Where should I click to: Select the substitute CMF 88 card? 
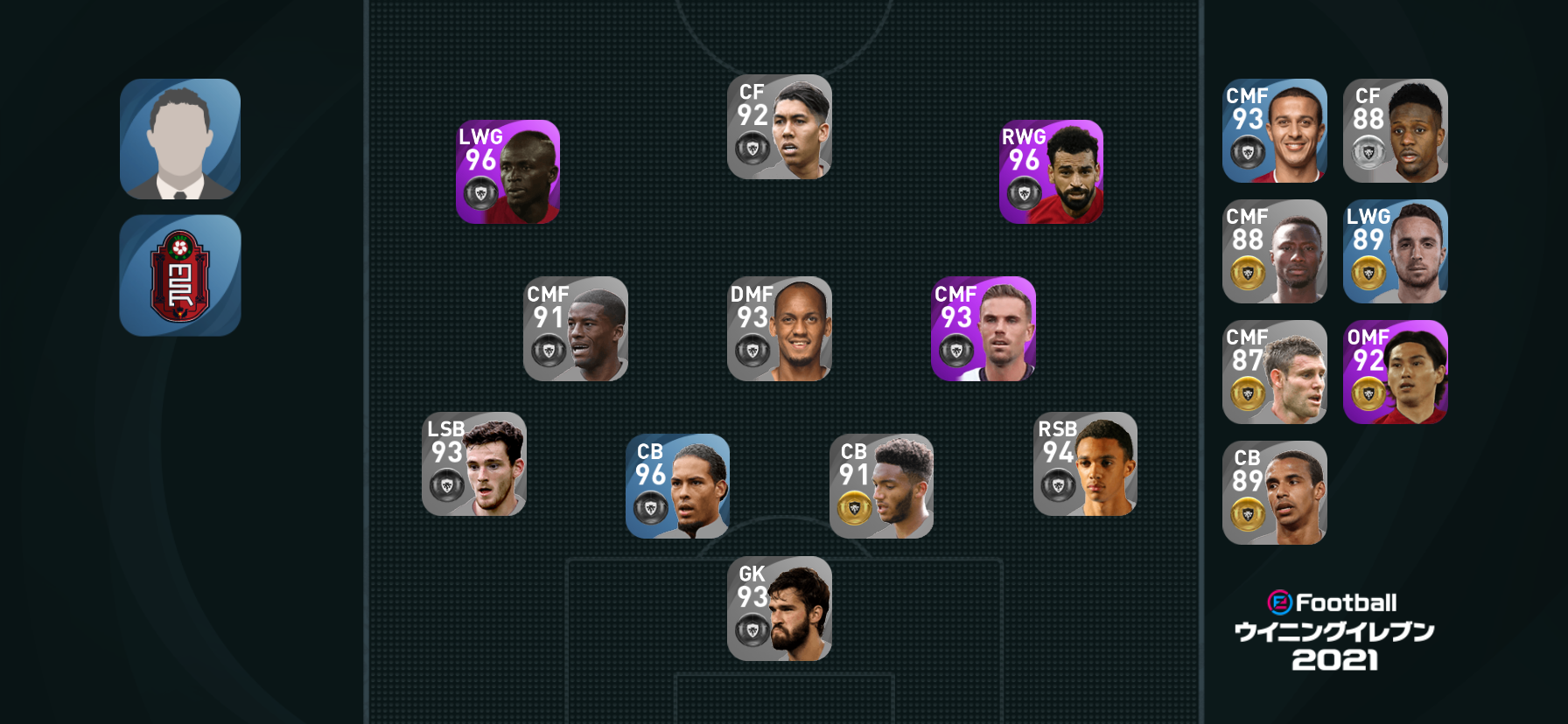pyautogui.click(x=1275, y=252)
